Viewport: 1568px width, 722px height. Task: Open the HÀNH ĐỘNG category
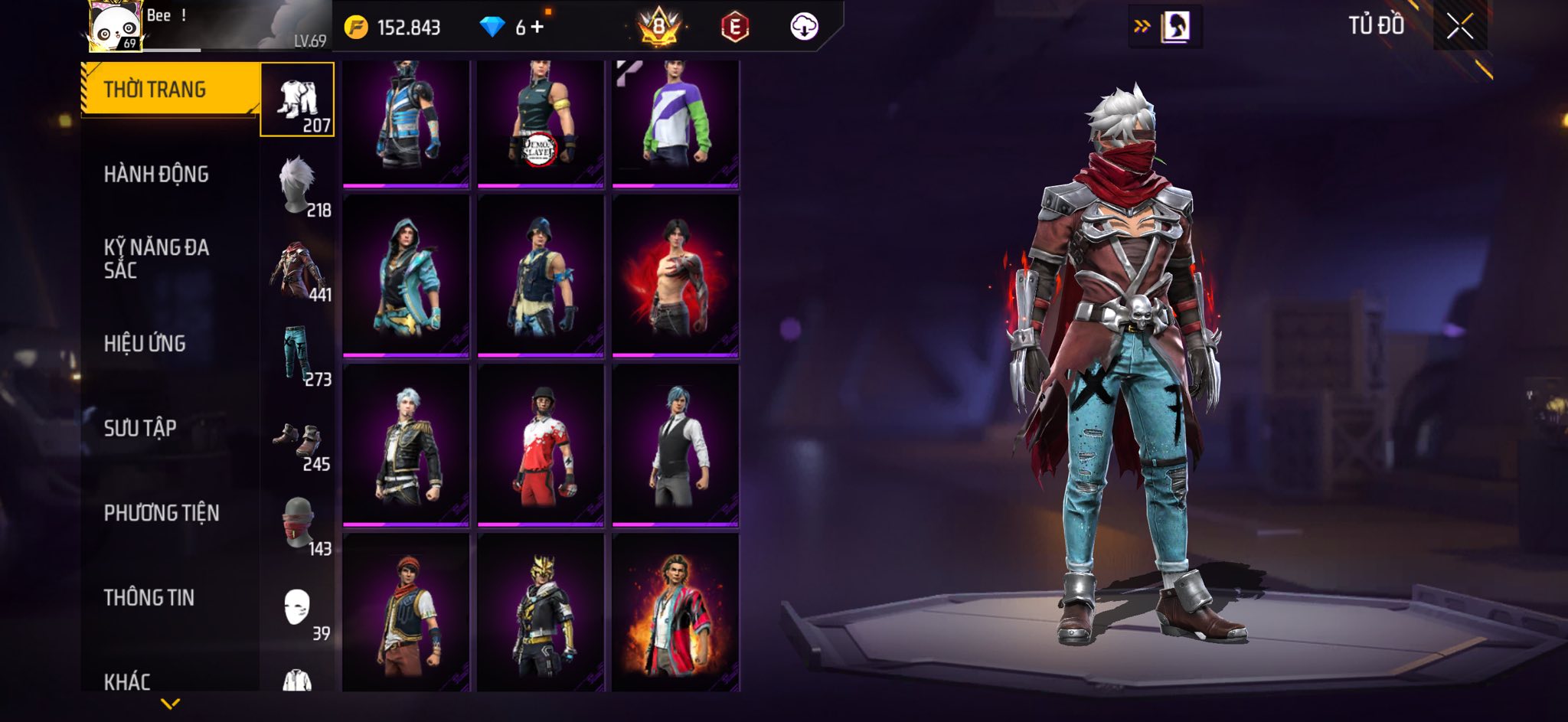(156, 175)
